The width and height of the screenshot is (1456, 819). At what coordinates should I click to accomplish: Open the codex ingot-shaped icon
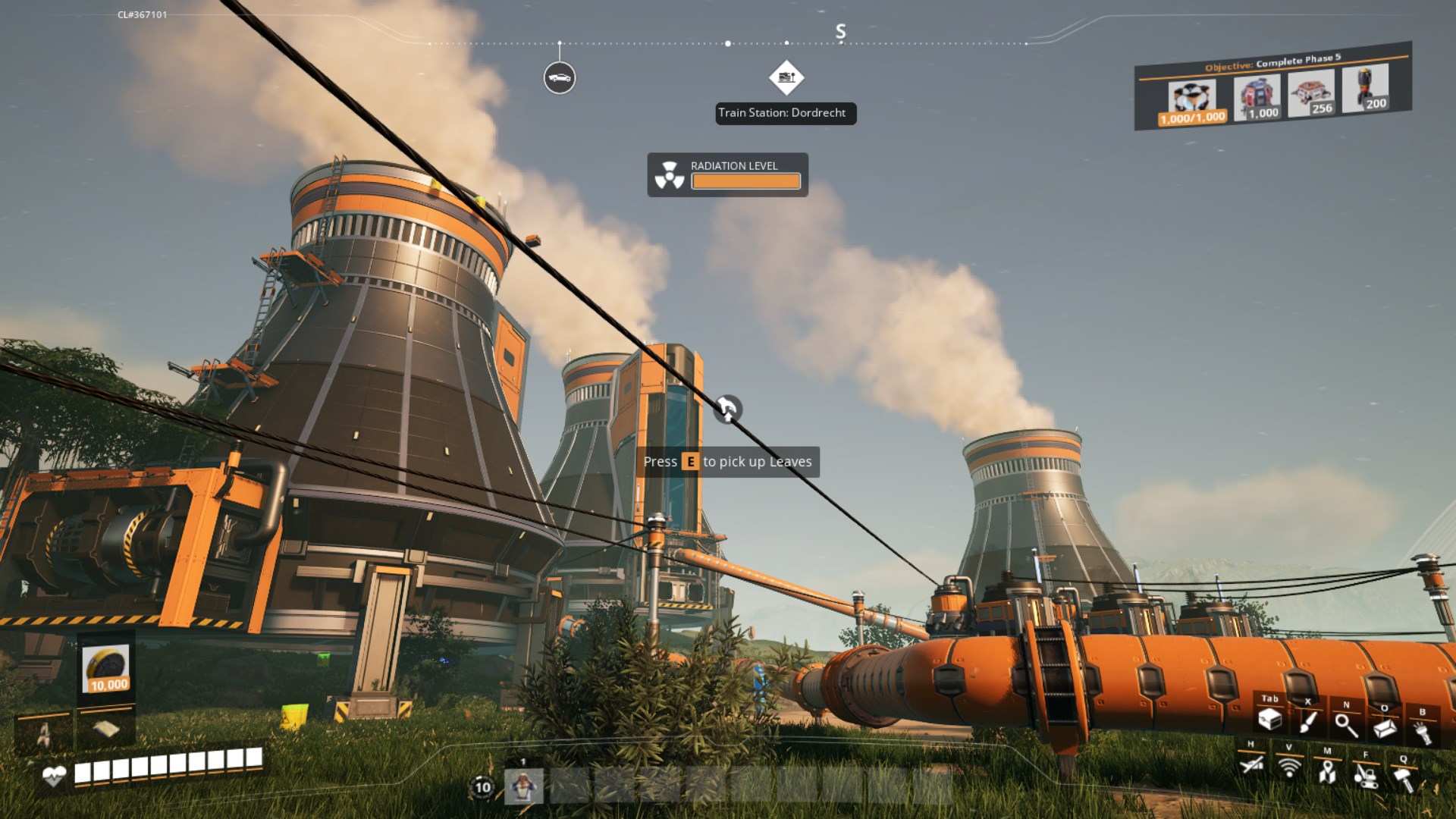pos(1385,729)
